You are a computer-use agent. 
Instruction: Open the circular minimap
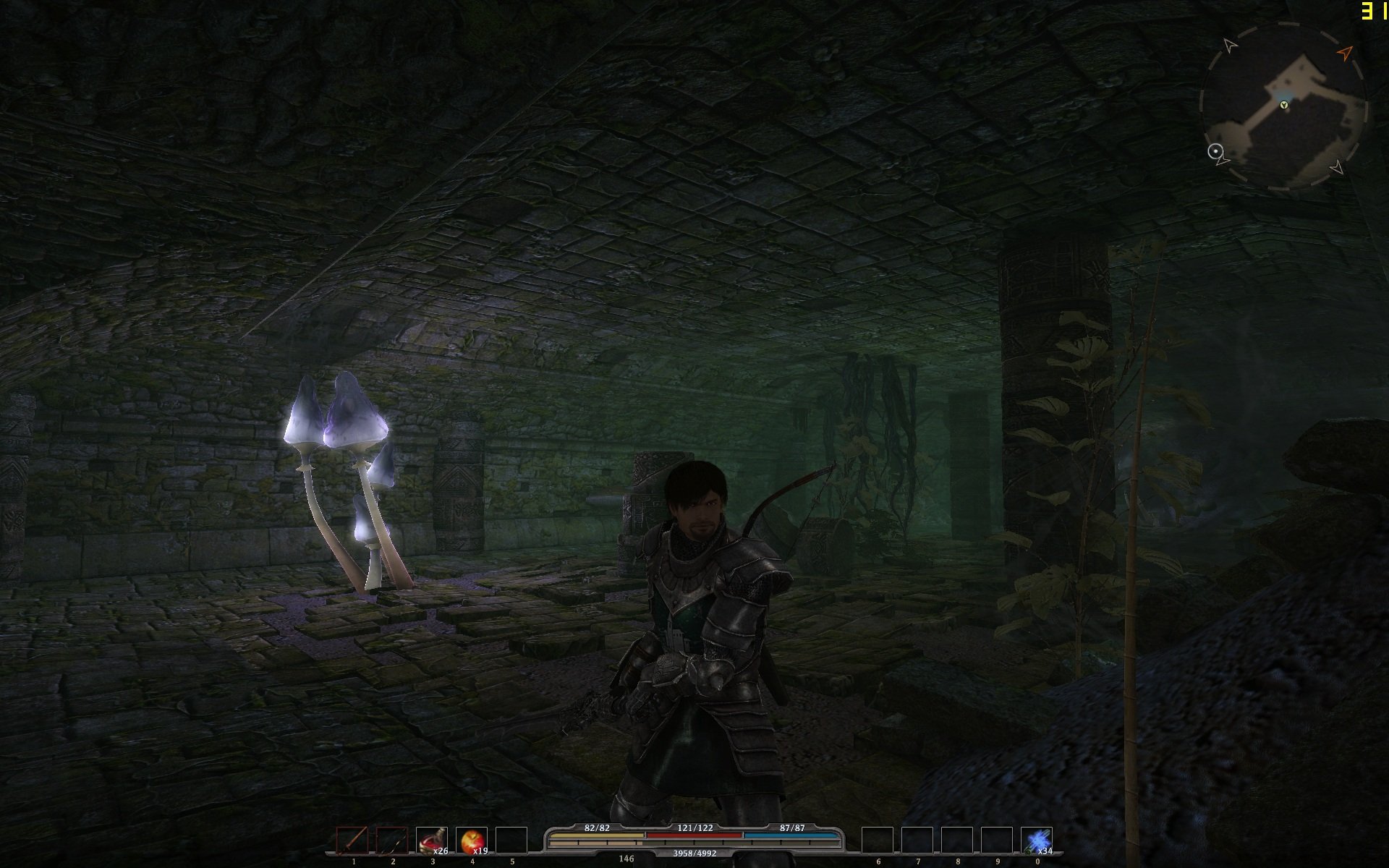tap(1283, 107)
